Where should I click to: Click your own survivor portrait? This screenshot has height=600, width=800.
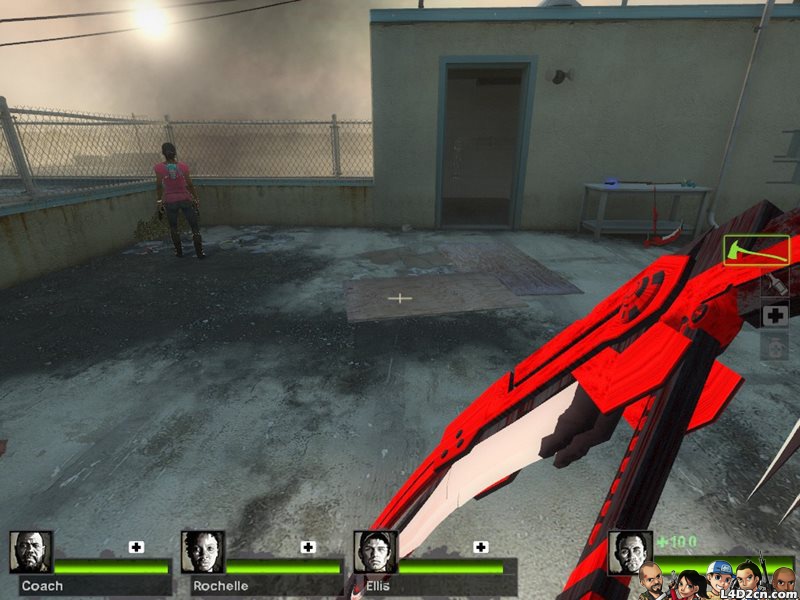pos(630,552)
